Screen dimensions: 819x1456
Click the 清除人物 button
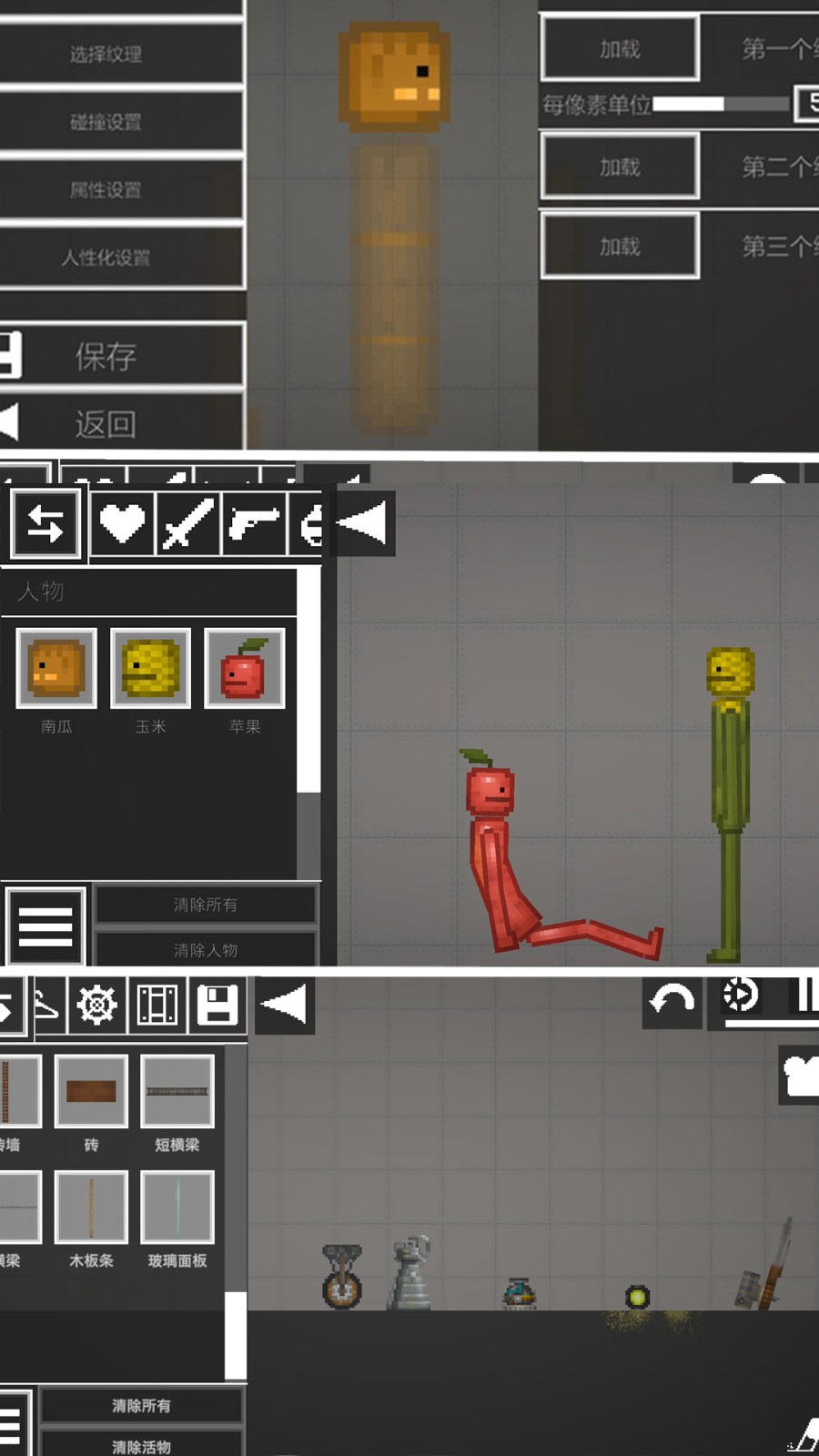206,949
